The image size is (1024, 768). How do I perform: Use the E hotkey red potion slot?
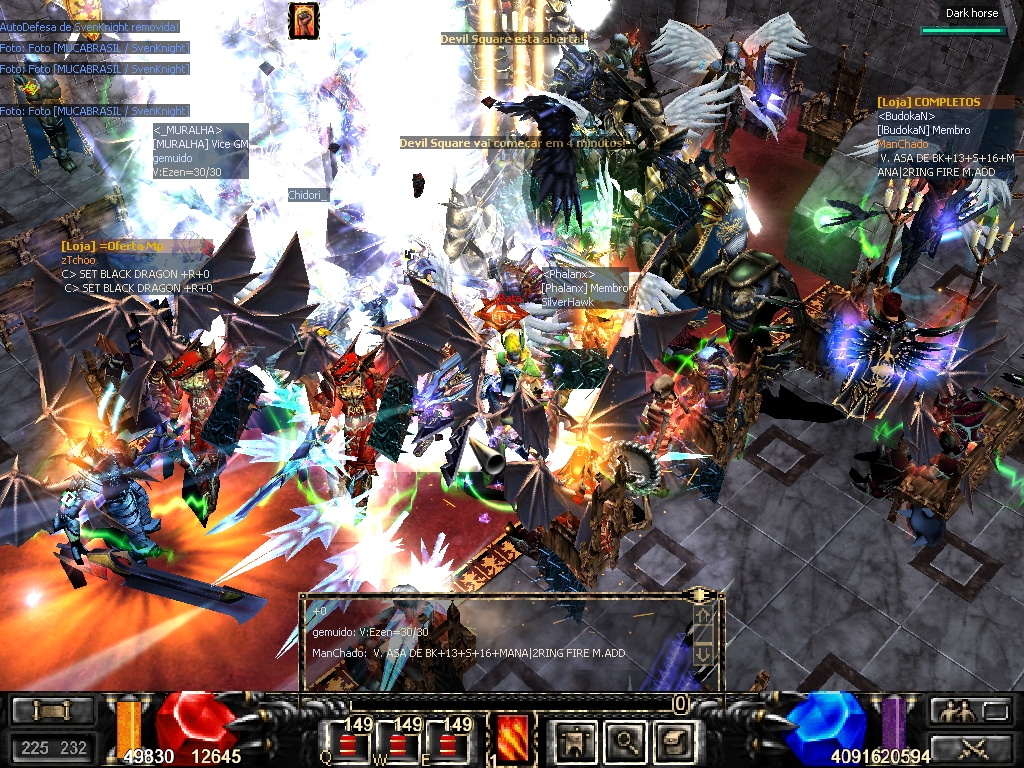click(450, 742)
